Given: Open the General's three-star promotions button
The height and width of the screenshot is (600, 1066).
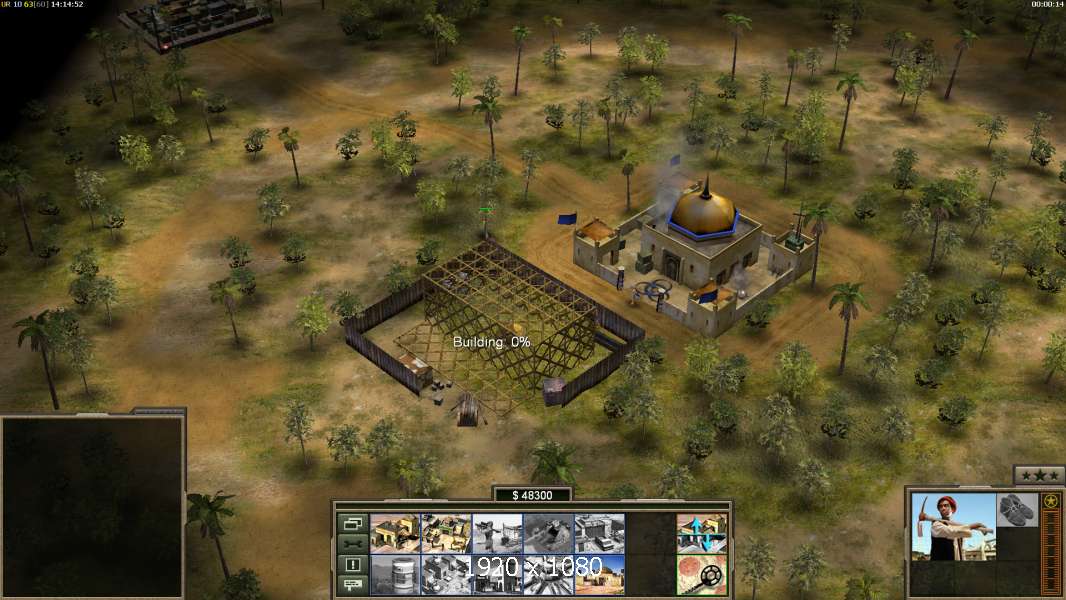Looking at the screenshot, I should tap(1038, 475).
